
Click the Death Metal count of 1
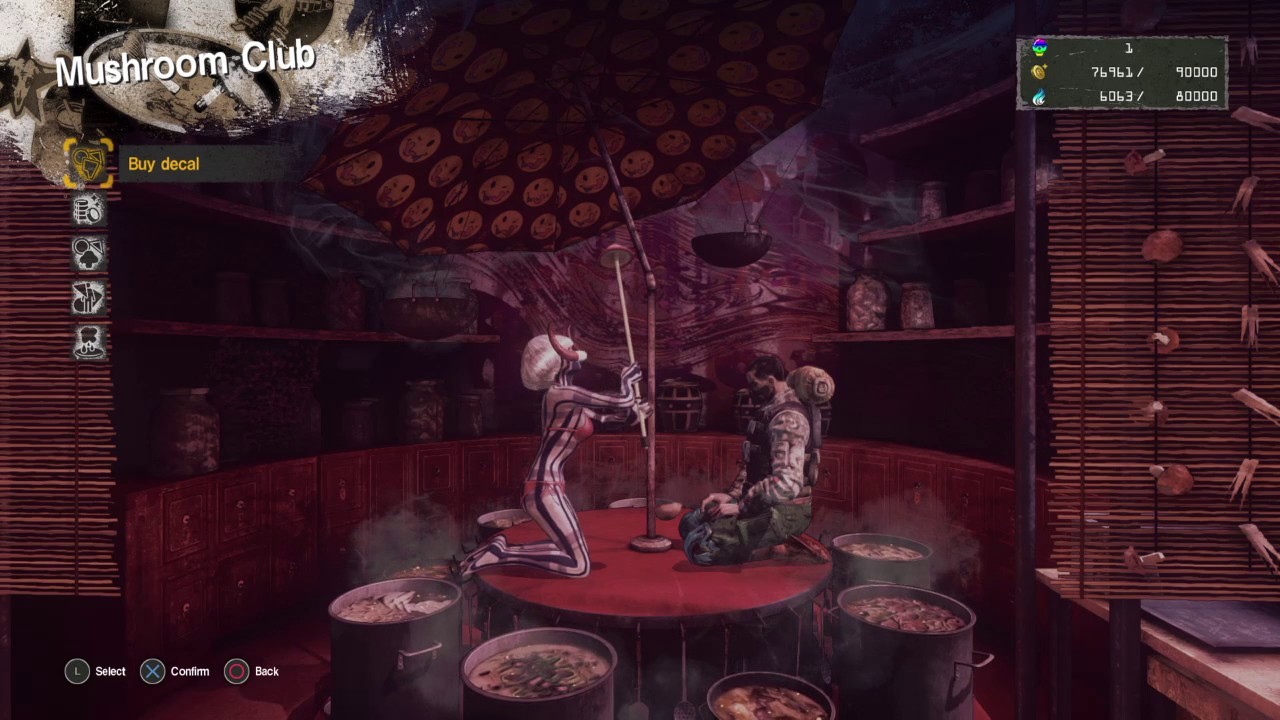[x=1128, y=47]
